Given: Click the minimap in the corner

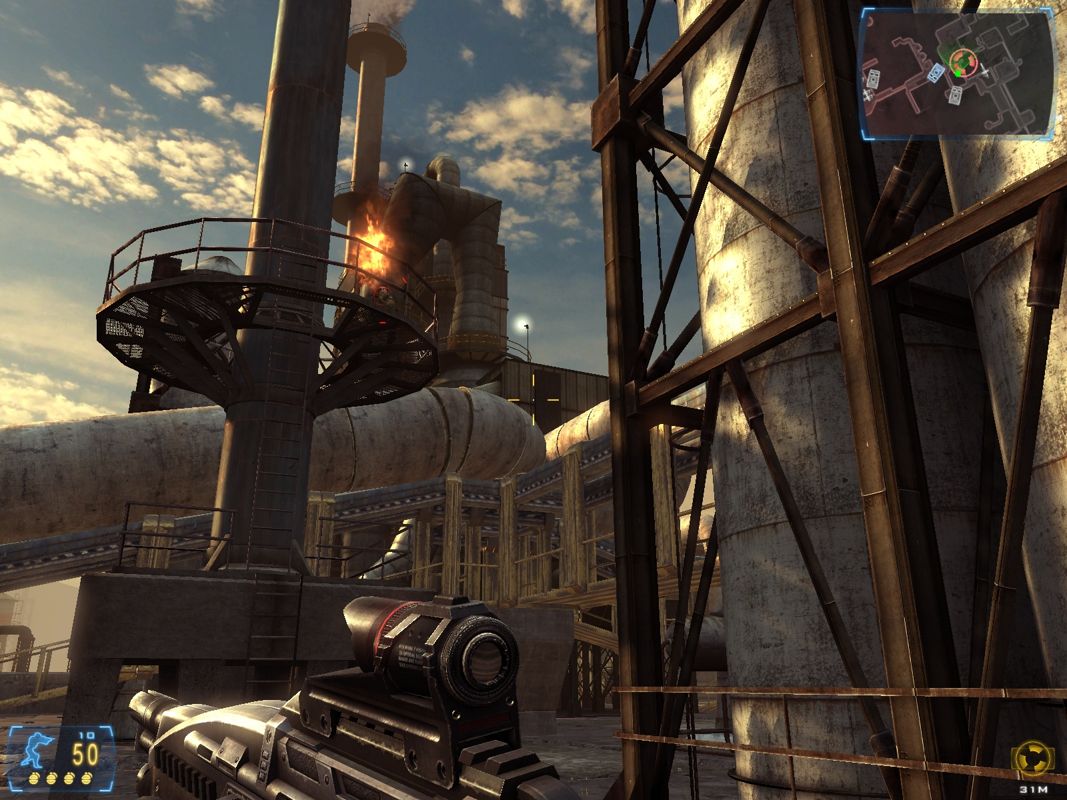Looking at the screenshot, I should tap(956, 73).
